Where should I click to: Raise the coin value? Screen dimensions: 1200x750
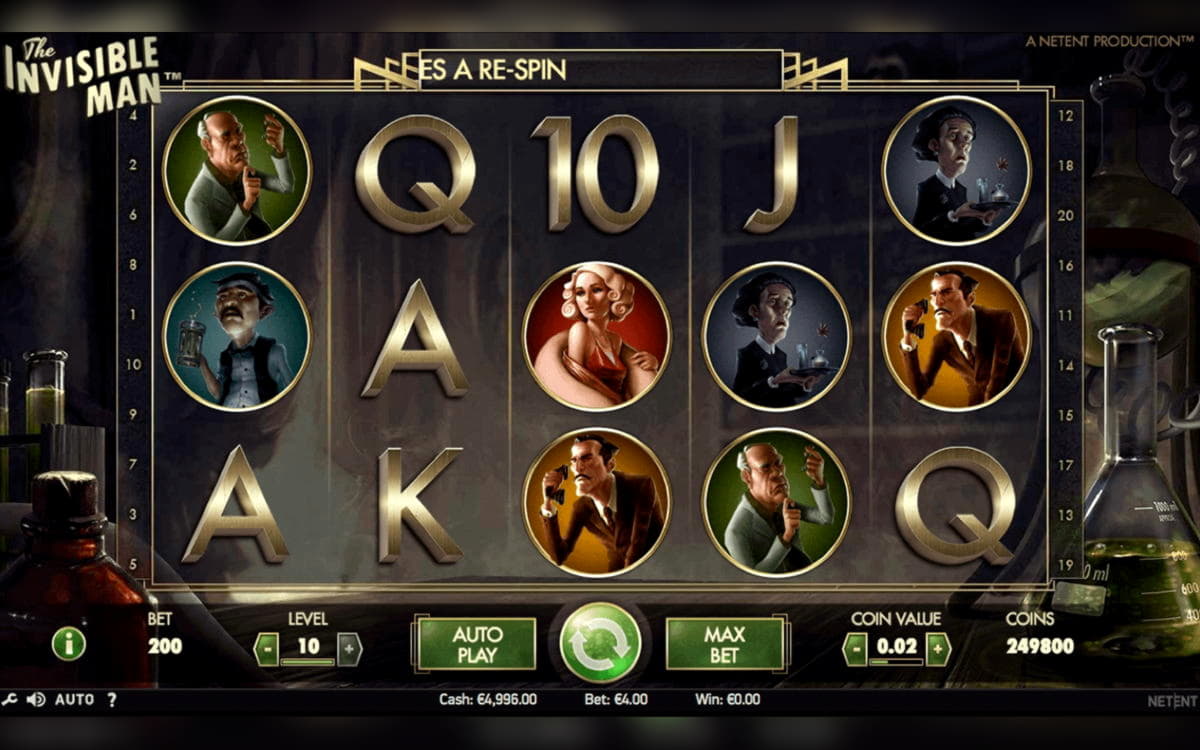(937, 649)
